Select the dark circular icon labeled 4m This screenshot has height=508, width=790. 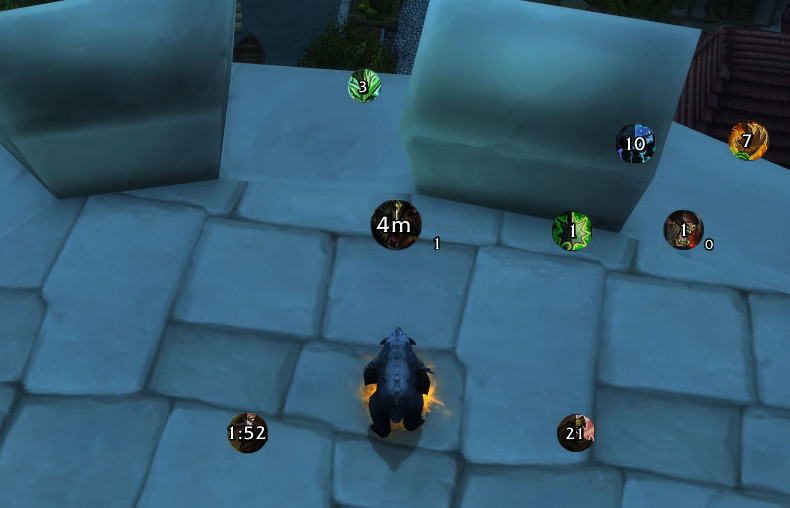[396, 225]
